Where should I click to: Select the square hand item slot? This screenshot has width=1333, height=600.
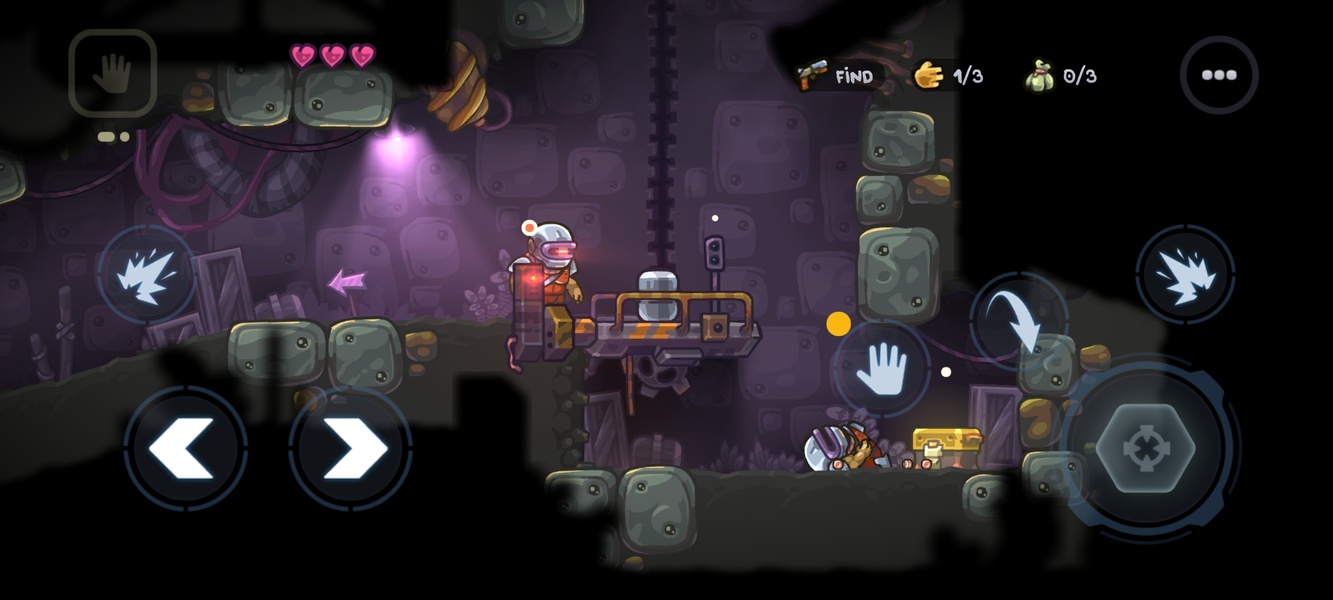coord(113,73)
